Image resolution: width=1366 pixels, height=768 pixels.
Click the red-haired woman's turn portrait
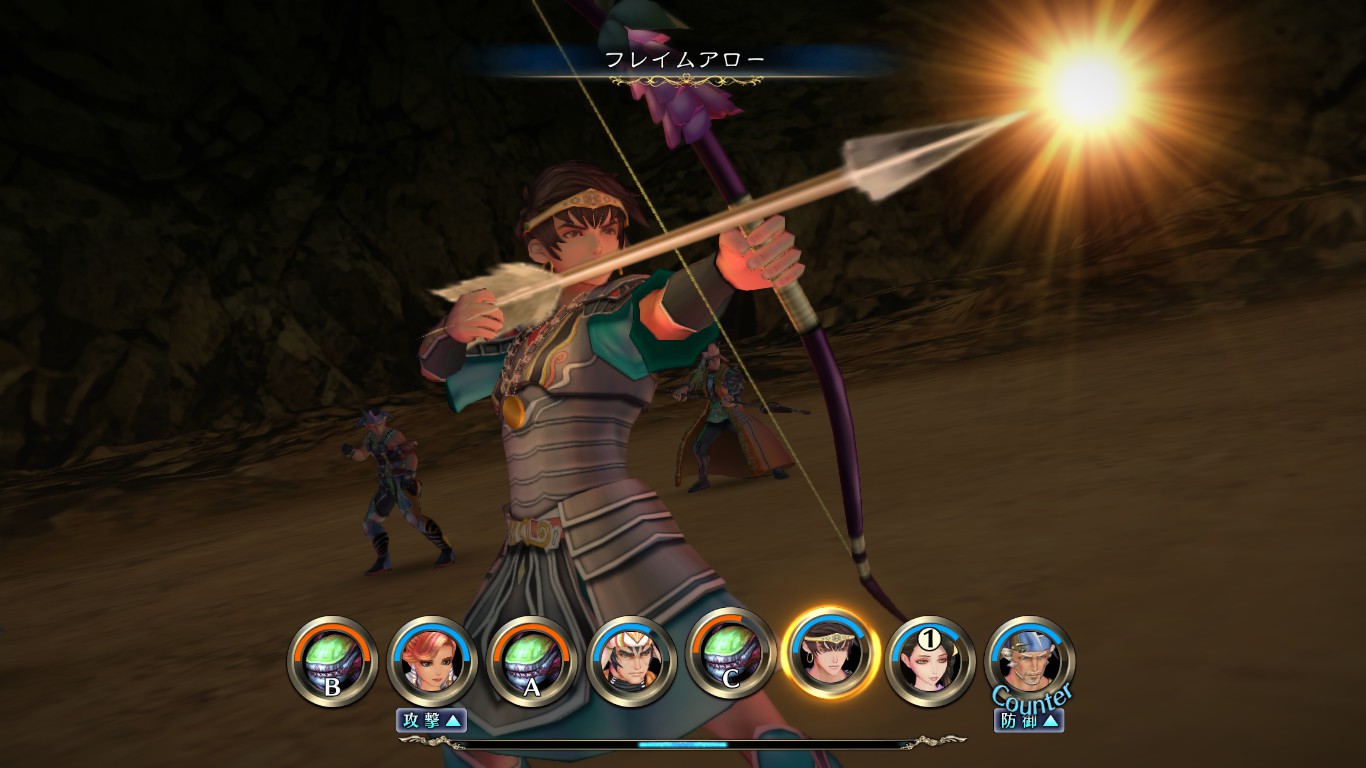pos(432,661)
